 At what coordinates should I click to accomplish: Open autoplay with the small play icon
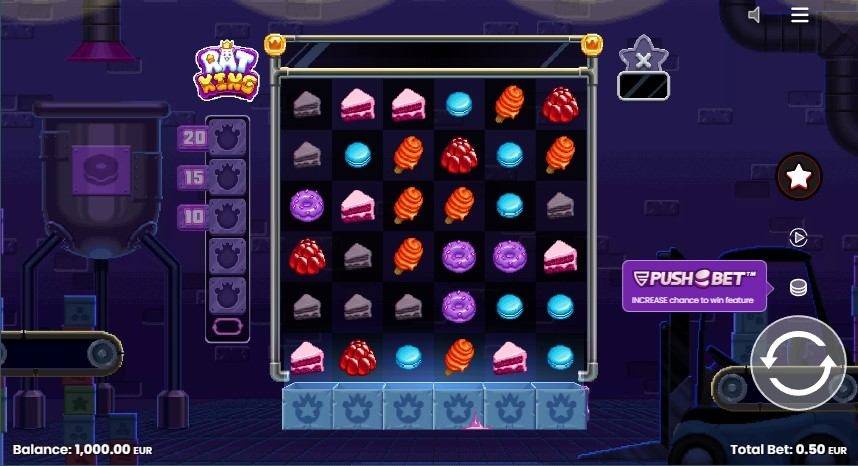[x=798, y=238]
